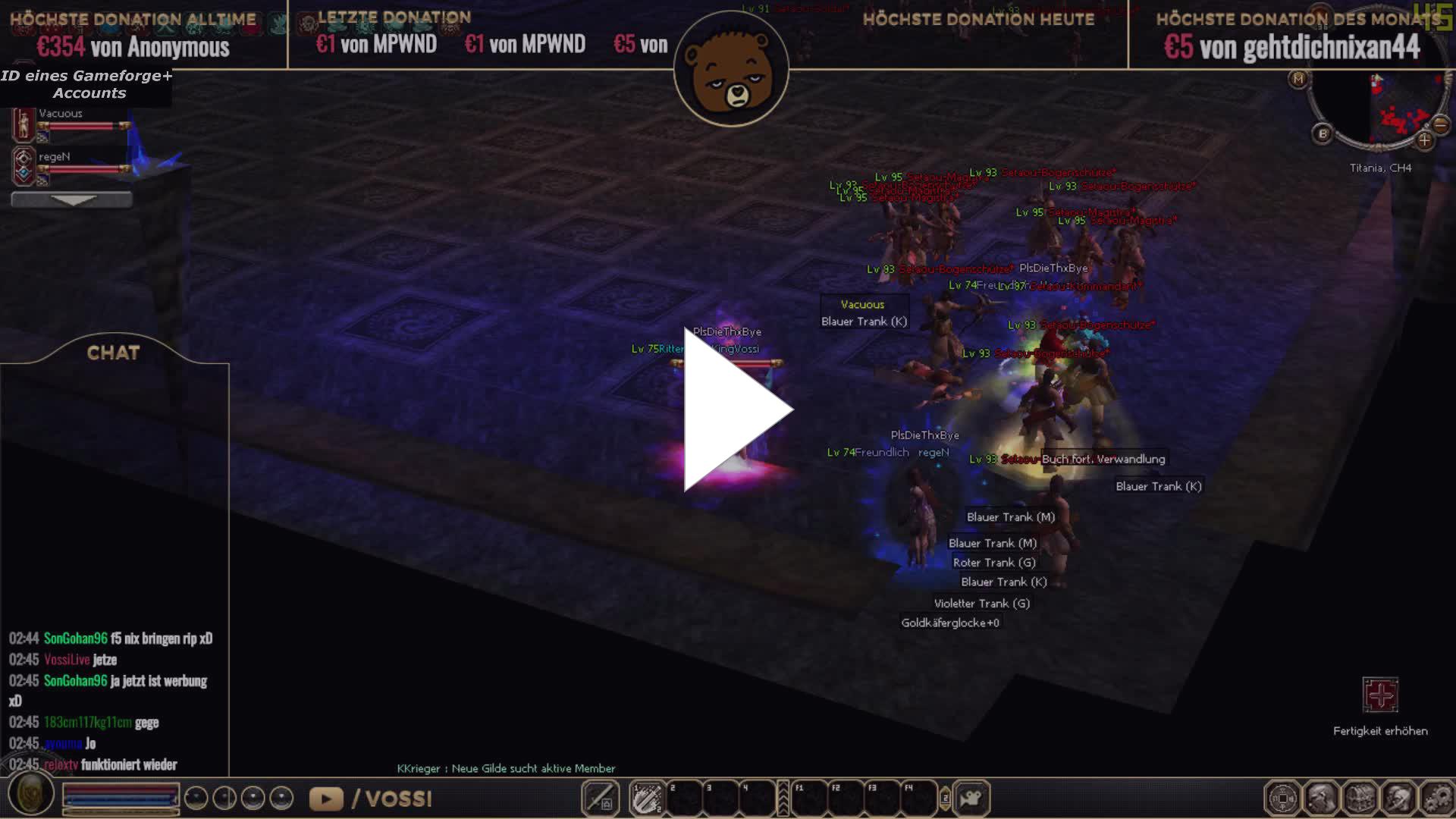Click the B button beside the minimap
The image size is (1456, 819).
1323,133
